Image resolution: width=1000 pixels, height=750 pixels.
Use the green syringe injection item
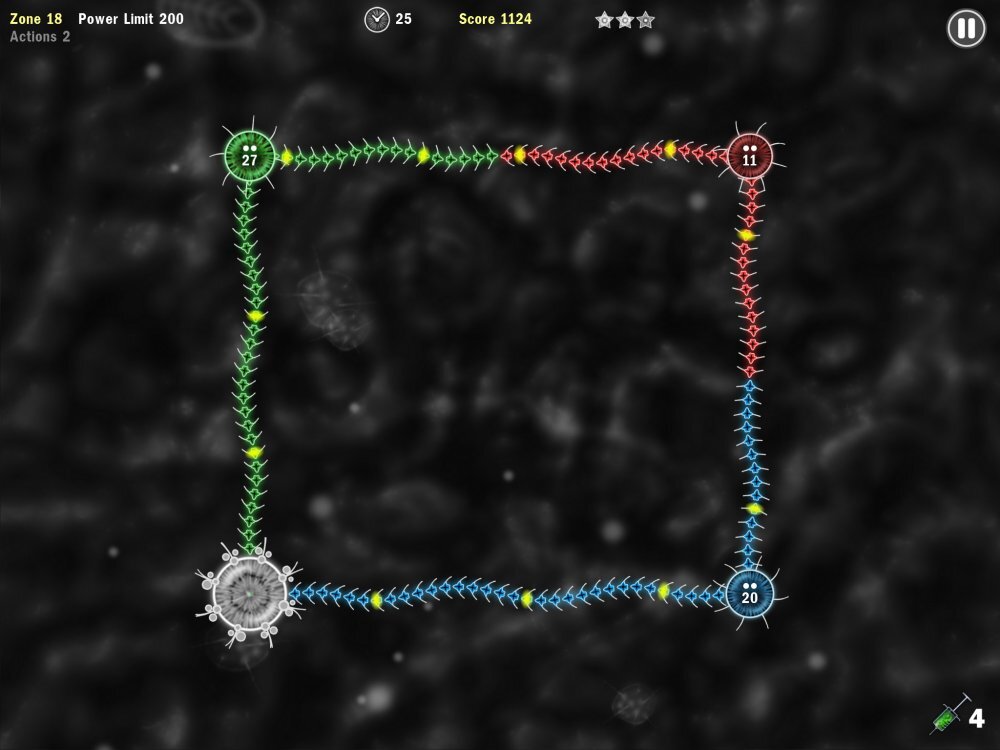pyautogui.click(x=948, y=715)
